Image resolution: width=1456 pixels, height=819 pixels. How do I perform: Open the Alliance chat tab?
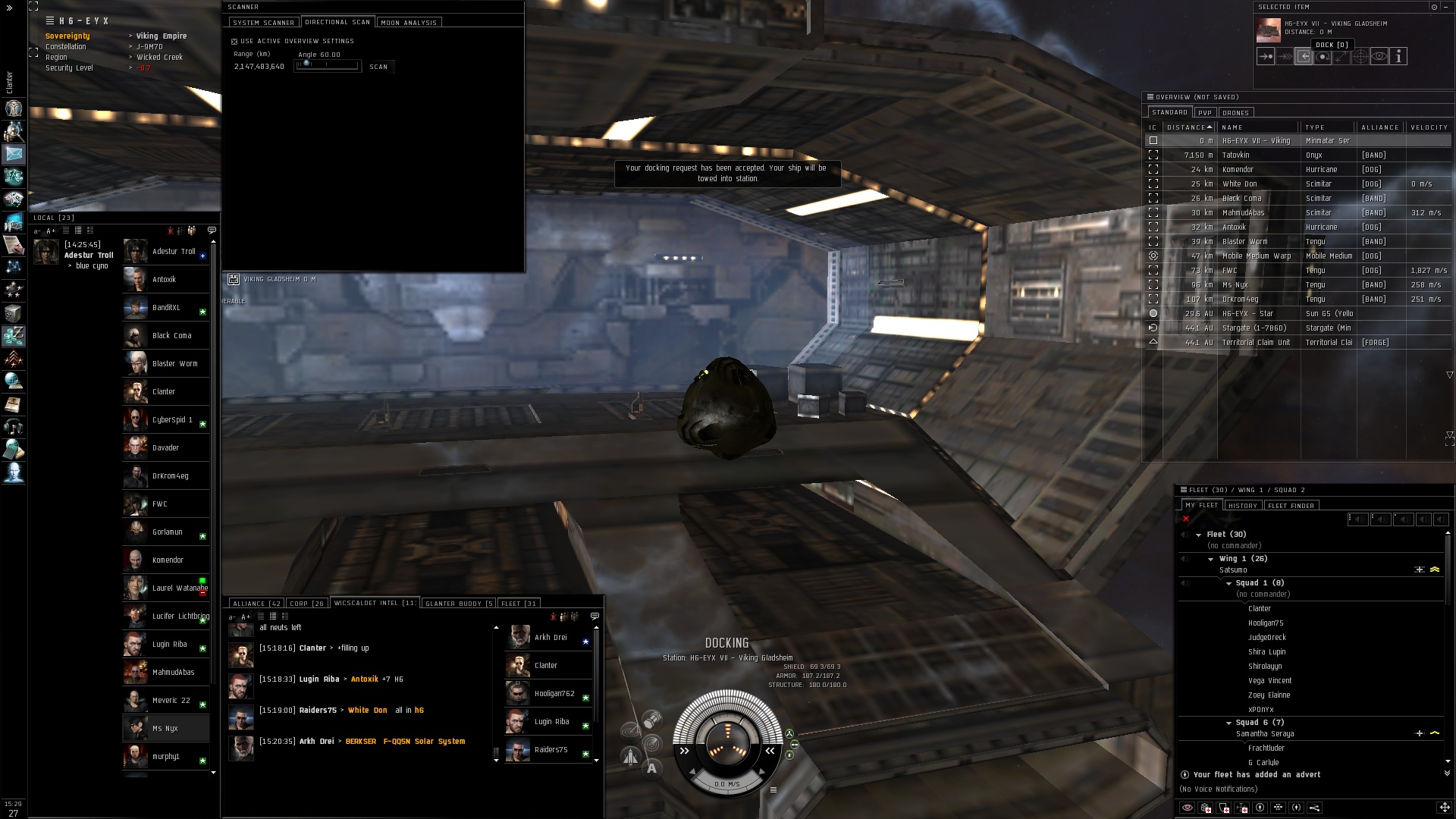[256, 604]
